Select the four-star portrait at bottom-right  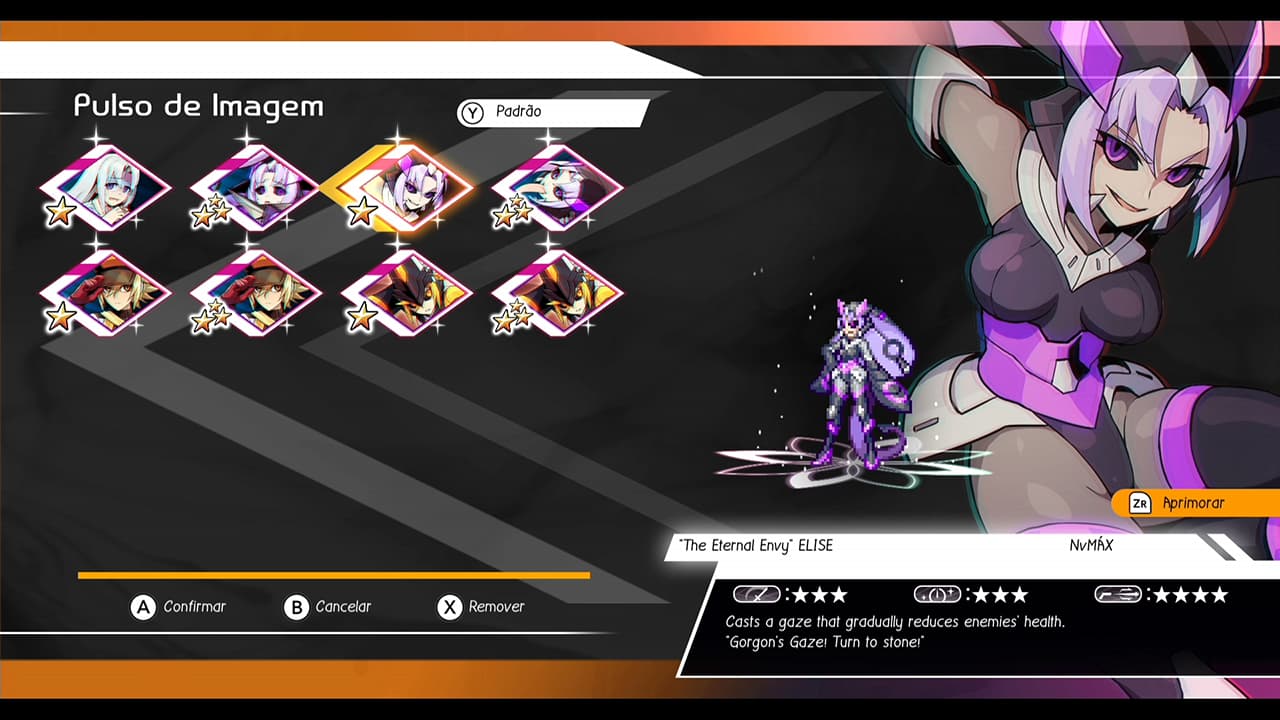pyautogui.click(x=555, y=295)
